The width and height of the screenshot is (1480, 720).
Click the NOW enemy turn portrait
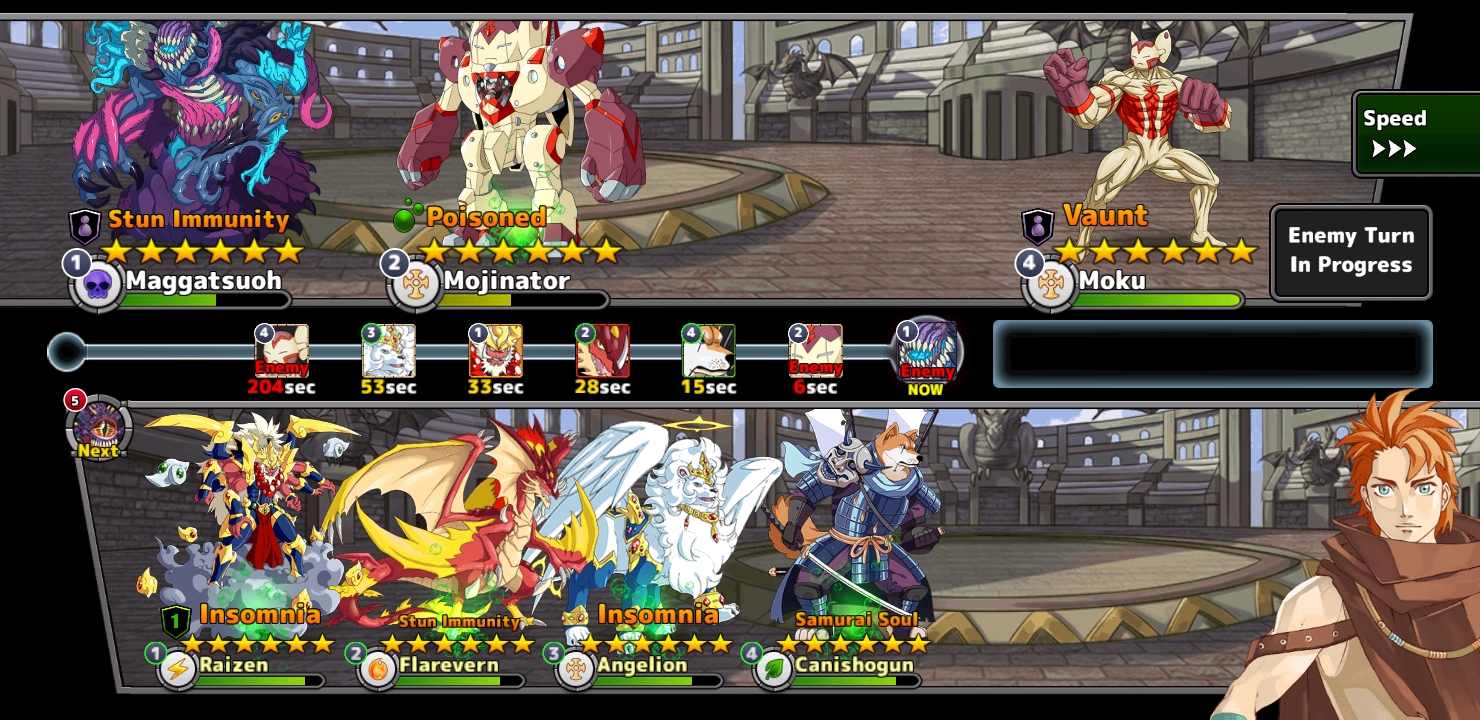pyautogui.click(x=926, y=352)
